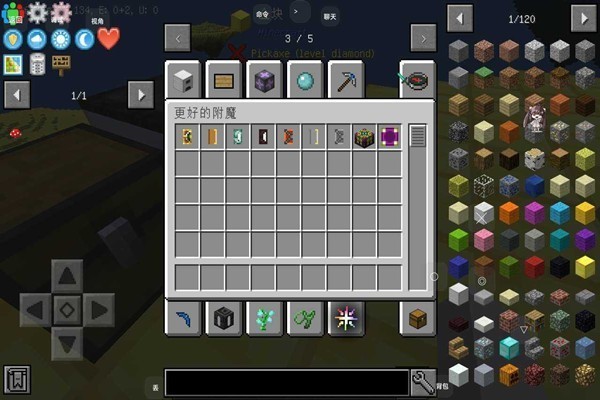Type in the black search field
The height and width of the screenshot is (400, 600).
click(x=286, y=382)
